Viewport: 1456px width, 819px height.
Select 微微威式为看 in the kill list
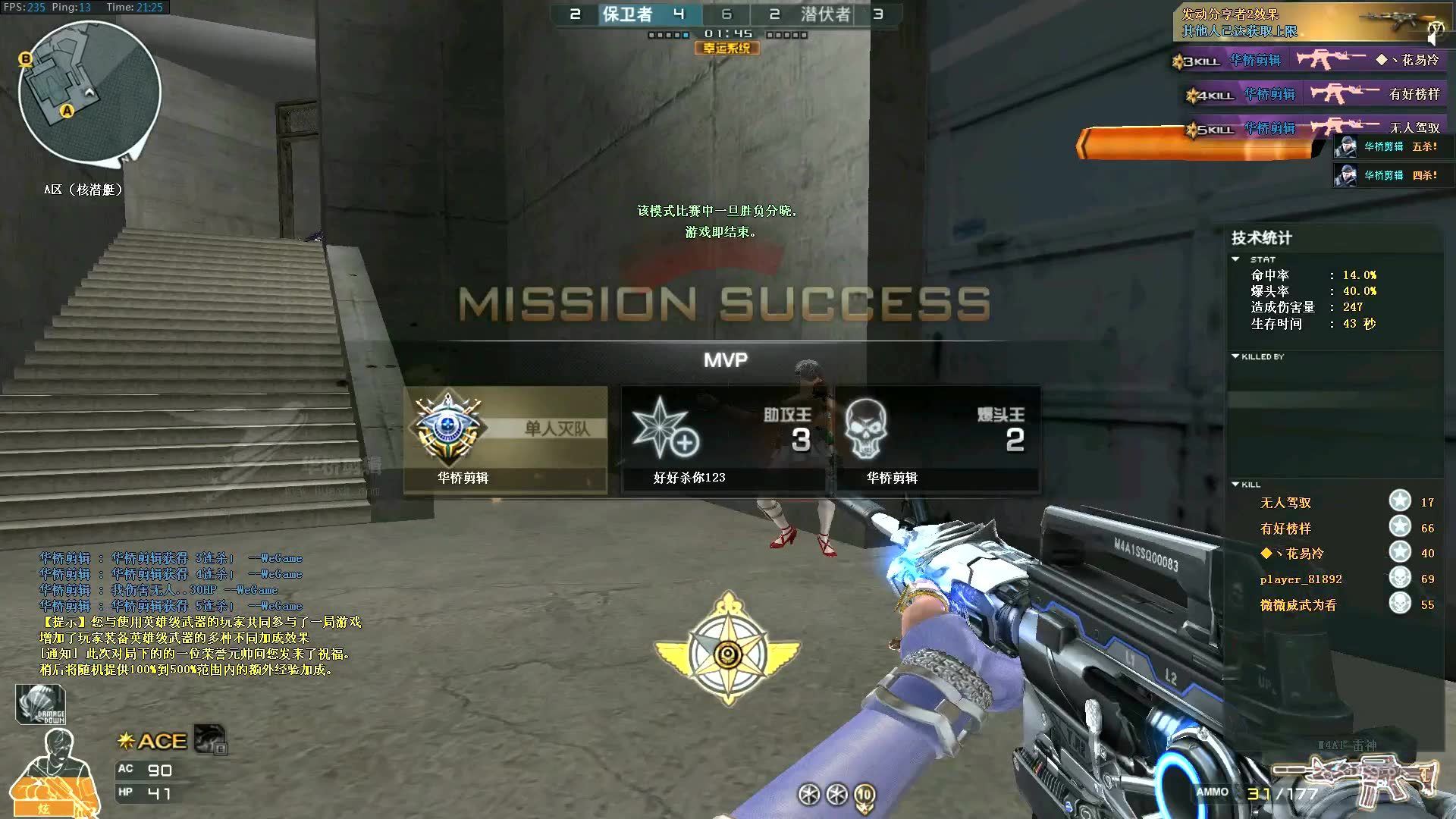pos(1298,605)
